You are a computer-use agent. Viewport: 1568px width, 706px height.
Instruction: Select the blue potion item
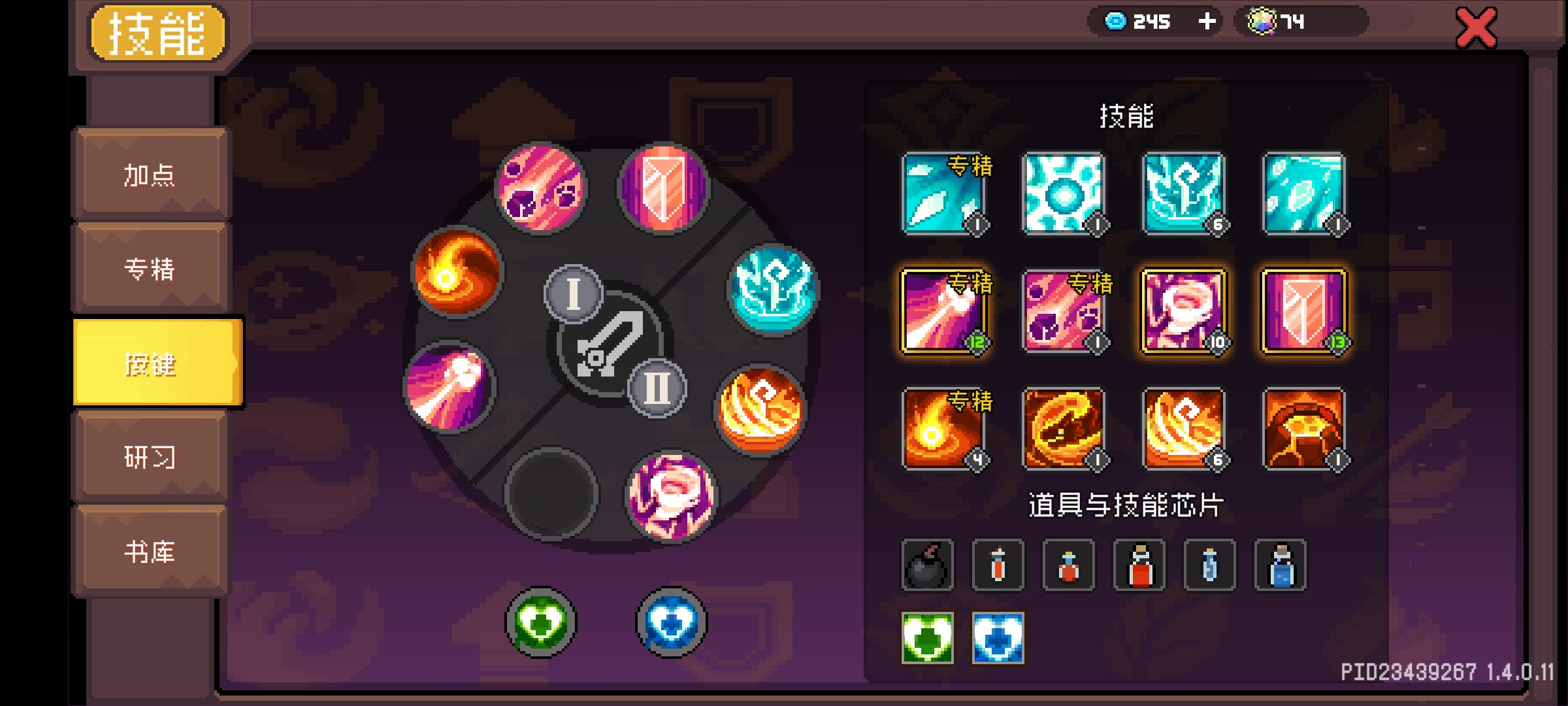click(1281, 565)
